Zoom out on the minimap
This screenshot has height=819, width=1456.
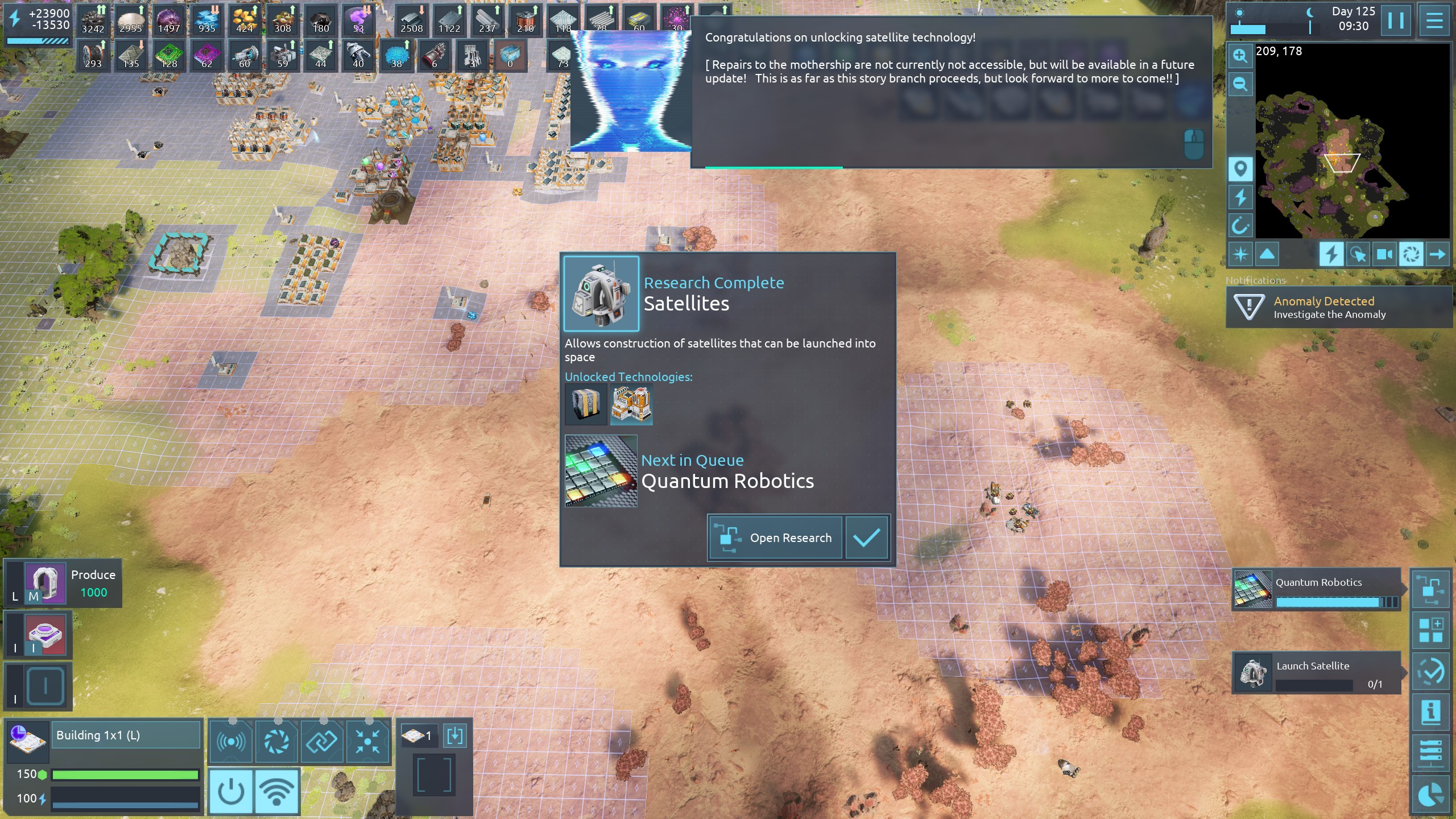click(1240, 85)
